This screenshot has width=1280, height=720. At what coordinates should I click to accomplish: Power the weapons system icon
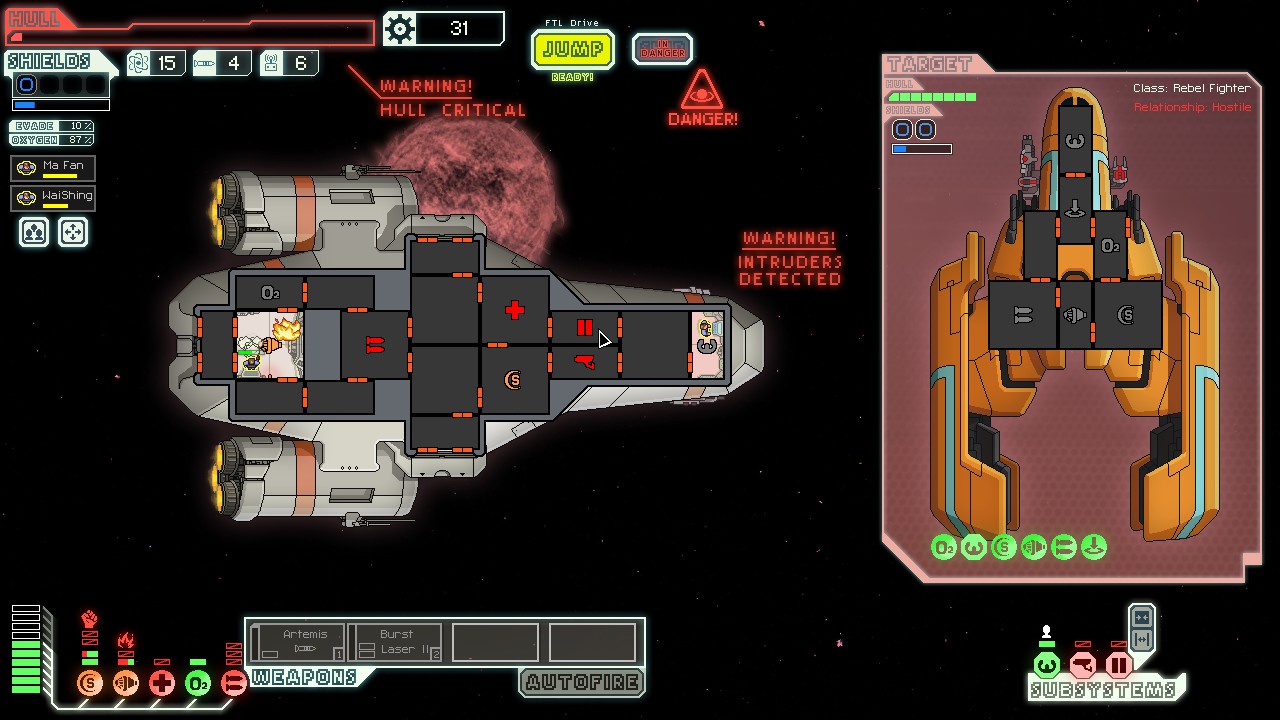point(234,683)
